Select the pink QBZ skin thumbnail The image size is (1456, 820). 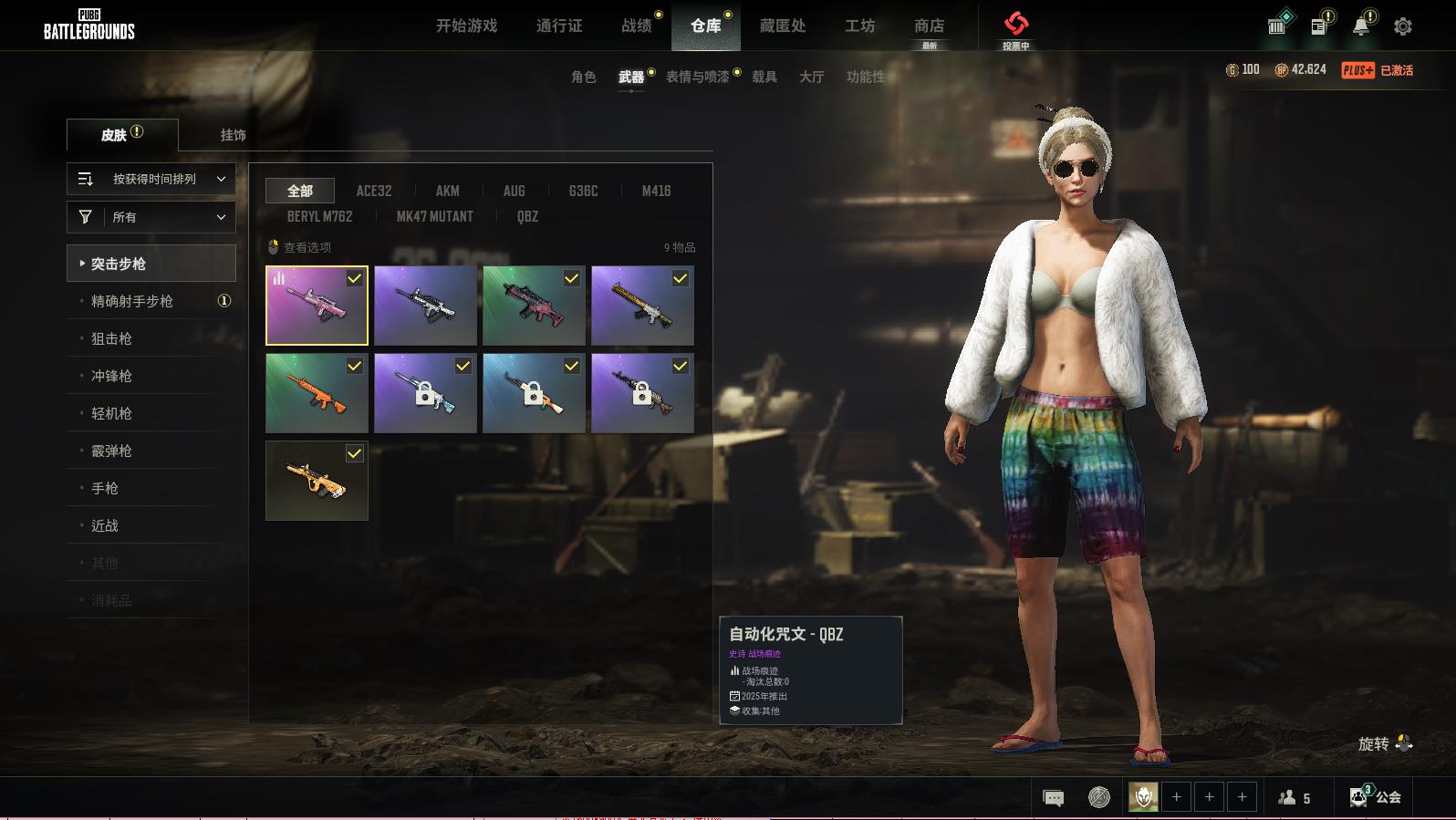point(317,306)
